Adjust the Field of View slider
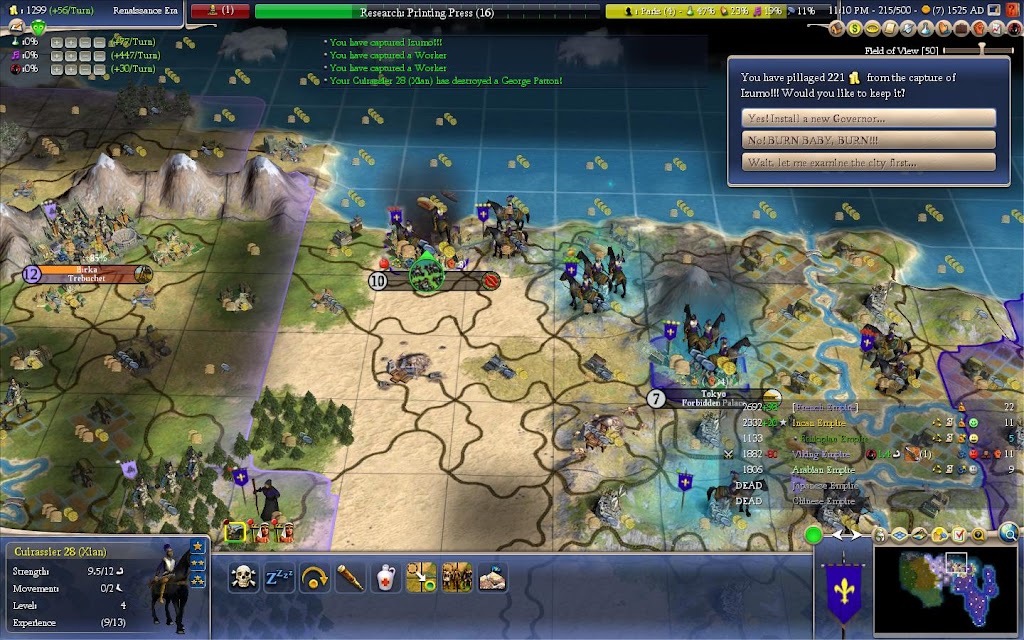The width and height of the screenshot is (1024, 640). click(x=982, y=50)
